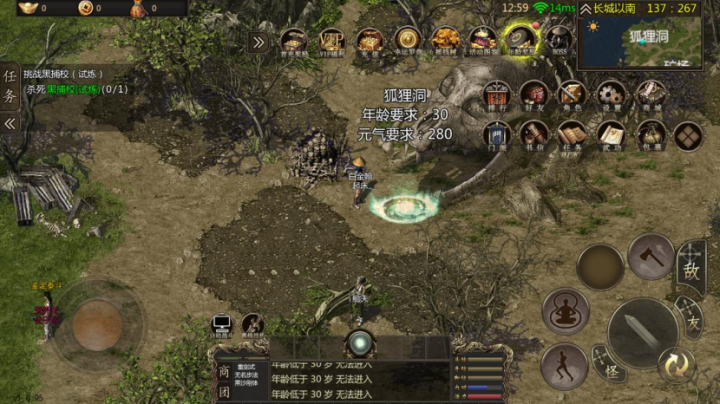Open the 包裹 bag inventory
This screenshot has width=720, height=404.
pyautogui.click(x=650, y=135)
